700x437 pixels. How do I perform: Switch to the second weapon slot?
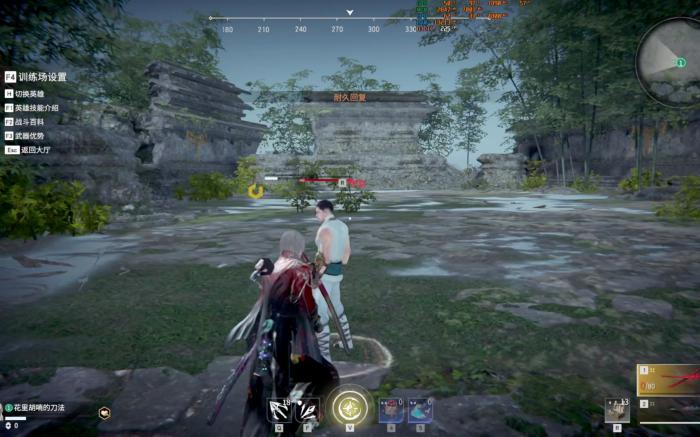pos(669,407)
